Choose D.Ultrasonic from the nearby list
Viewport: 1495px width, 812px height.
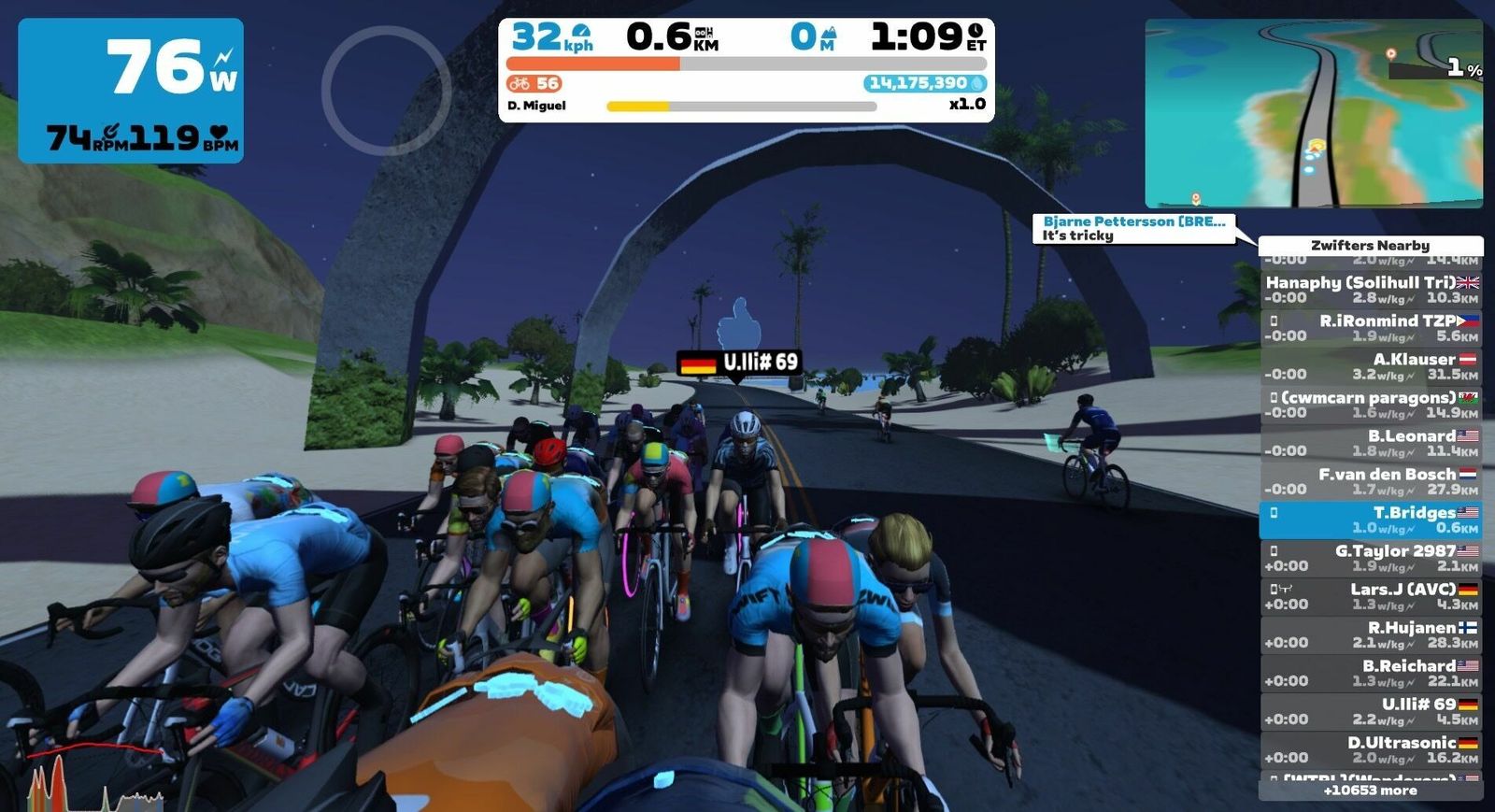1371,749
